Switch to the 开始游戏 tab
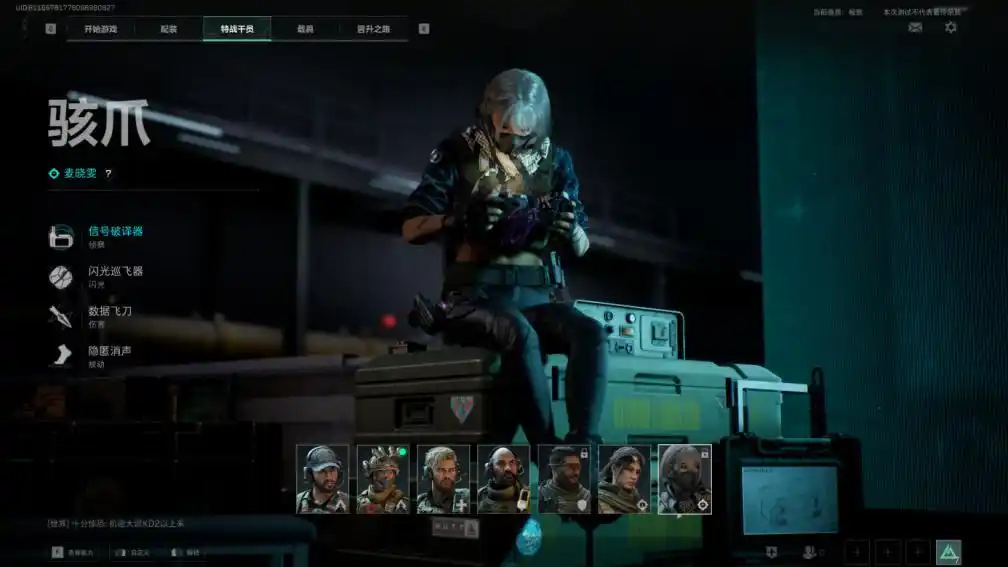This screenshot has height=567, width=1008. point(100,29)
